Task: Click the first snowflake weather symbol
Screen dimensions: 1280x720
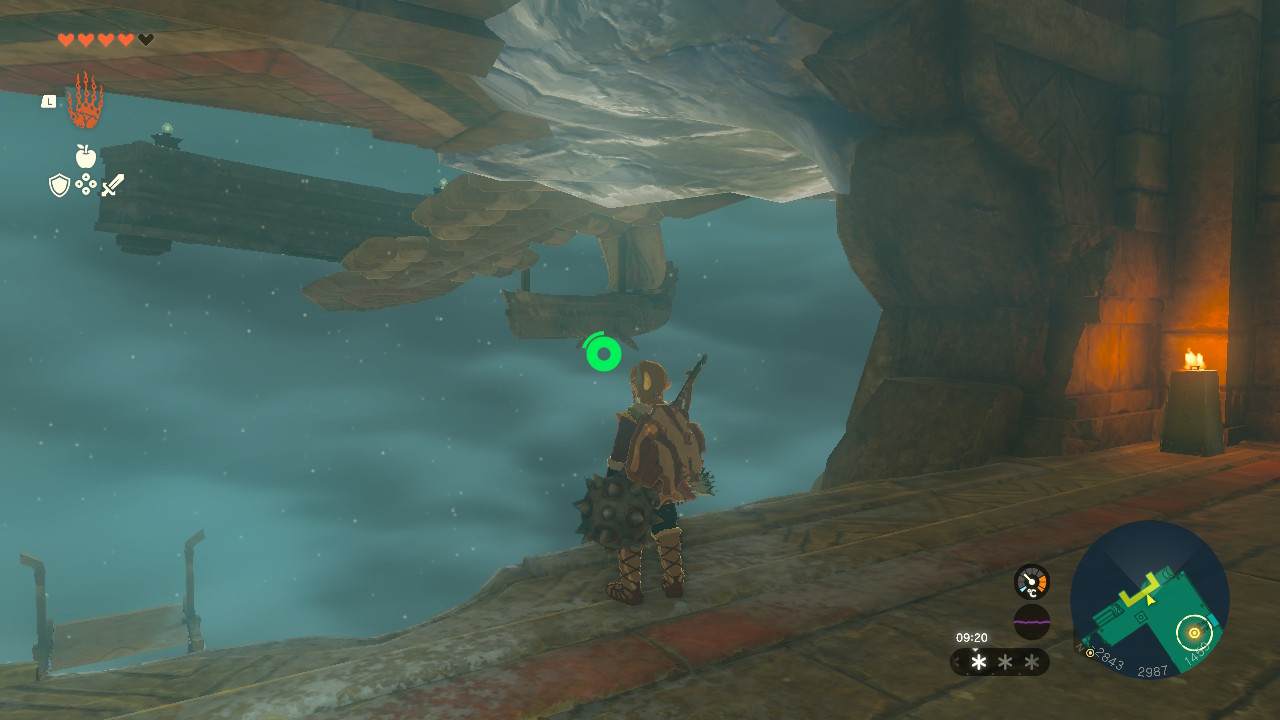Action: (x=979, y=662)
